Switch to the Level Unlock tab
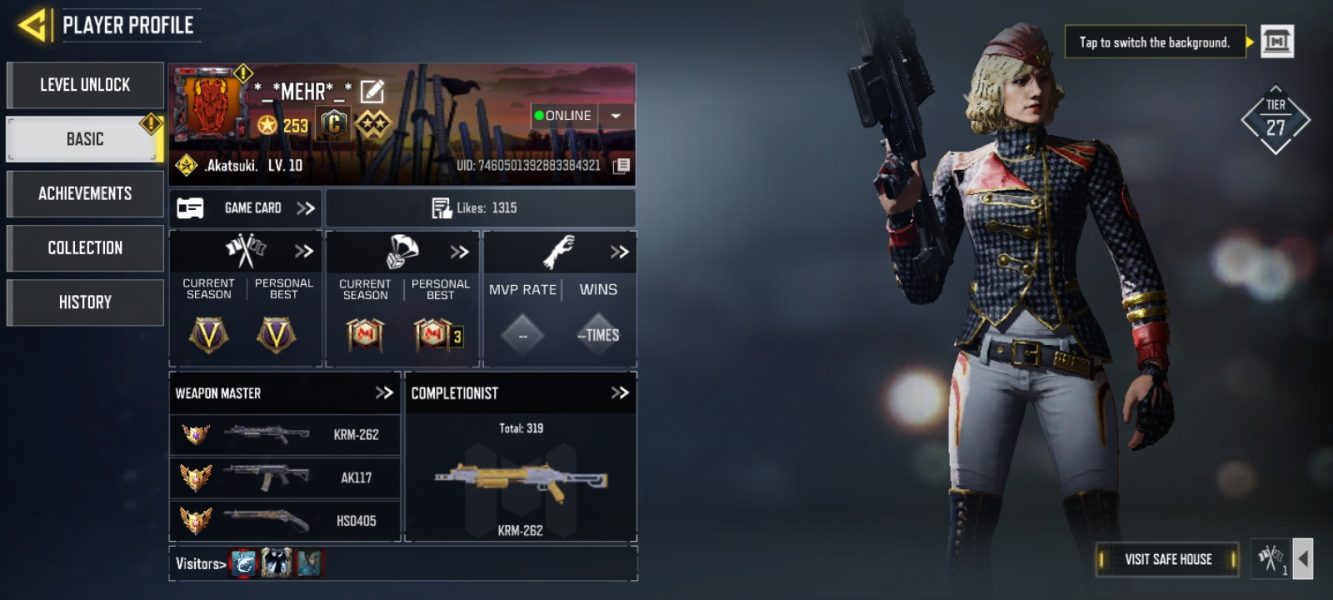This screenshot has width=1333, height=600. [x=85, y=85]
